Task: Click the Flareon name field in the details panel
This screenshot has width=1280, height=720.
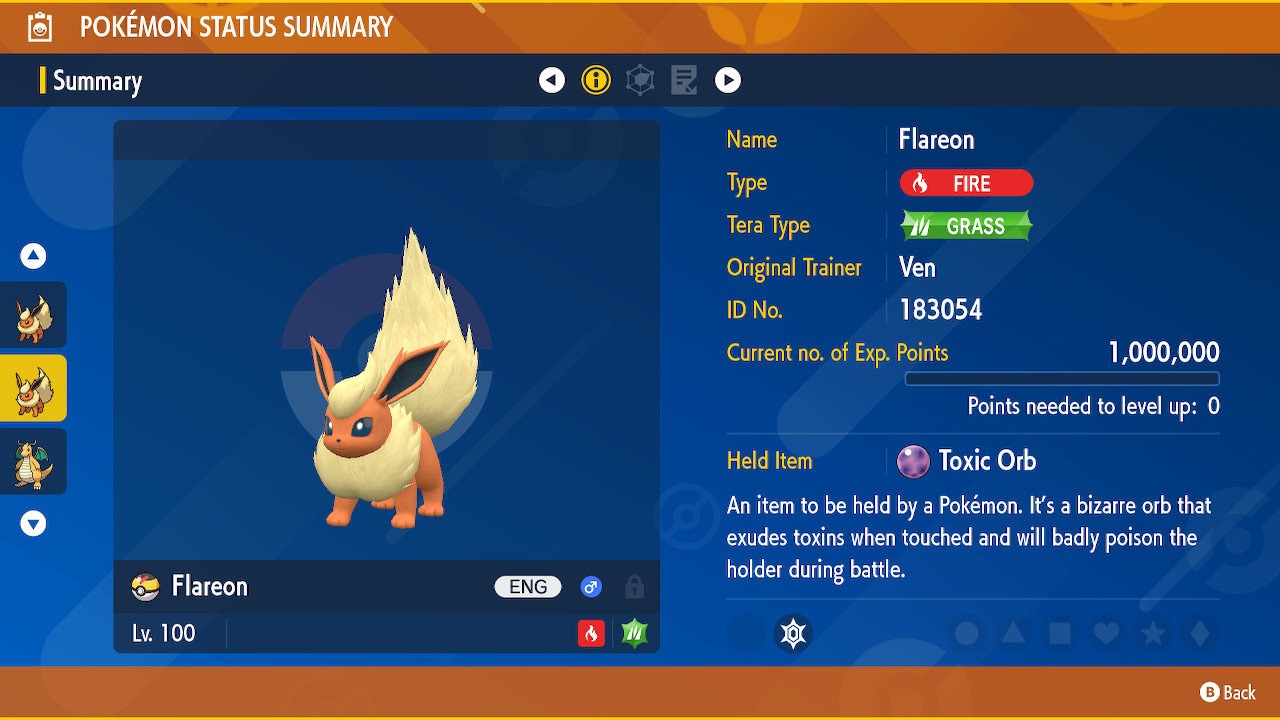Action: point(936,140)
